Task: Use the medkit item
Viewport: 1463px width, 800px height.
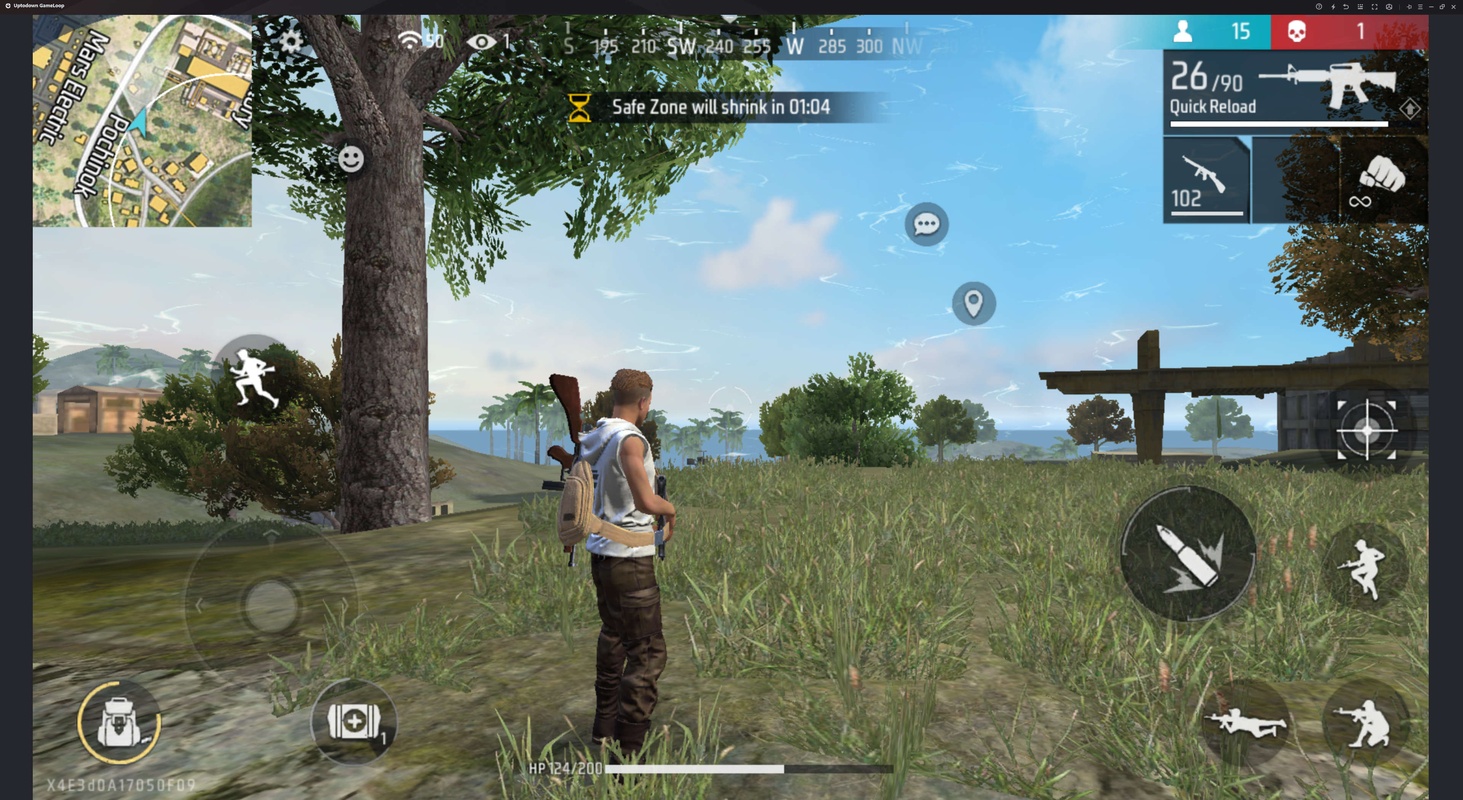Action: (353, 722)
